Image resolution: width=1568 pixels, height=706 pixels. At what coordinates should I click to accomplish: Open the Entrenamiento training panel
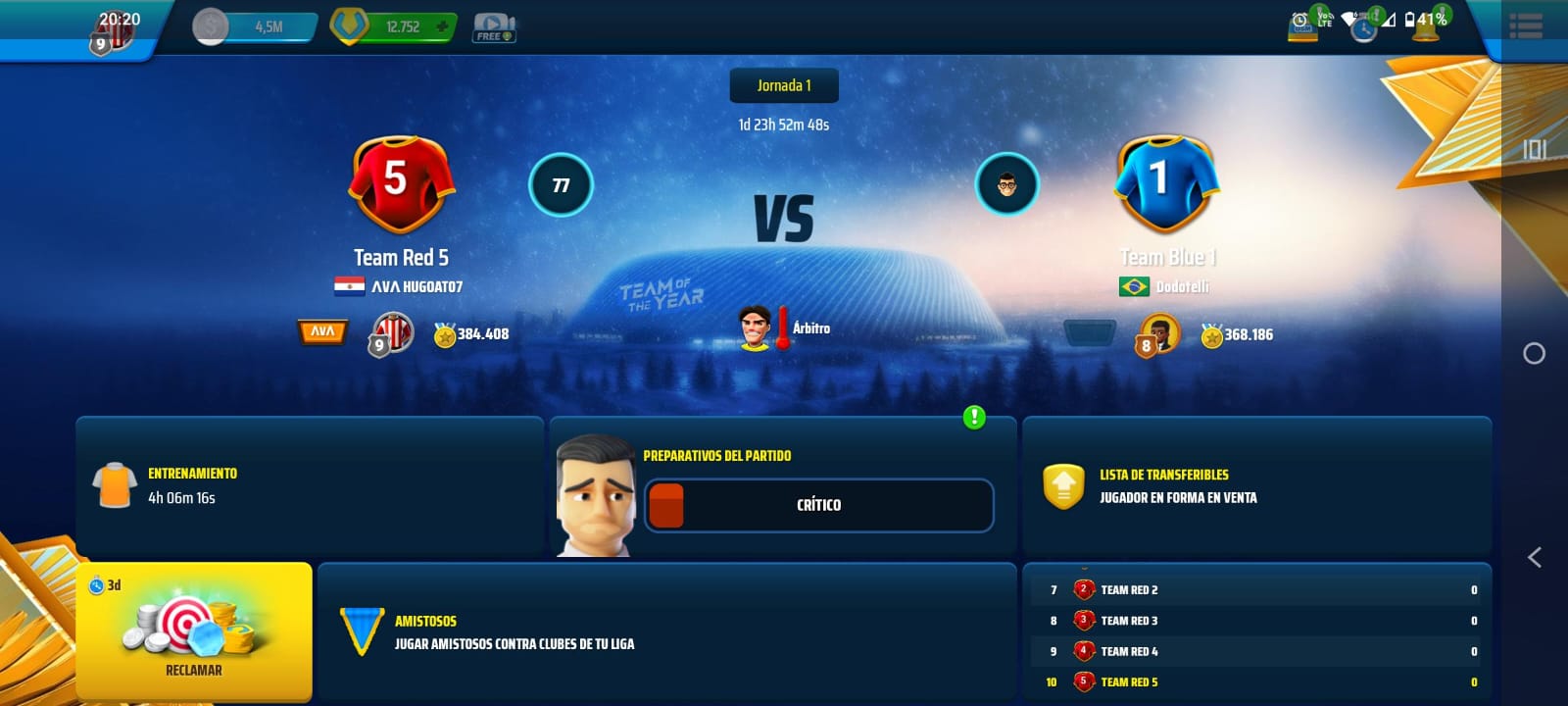pyautogui.click(x=309, y=485)
